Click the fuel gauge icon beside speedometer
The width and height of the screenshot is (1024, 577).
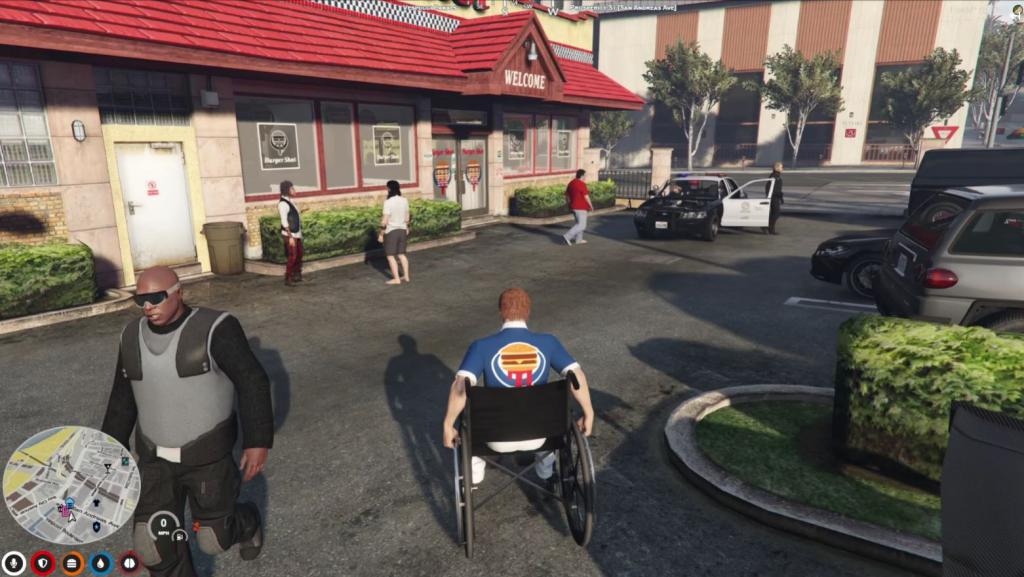coord(180,536)
